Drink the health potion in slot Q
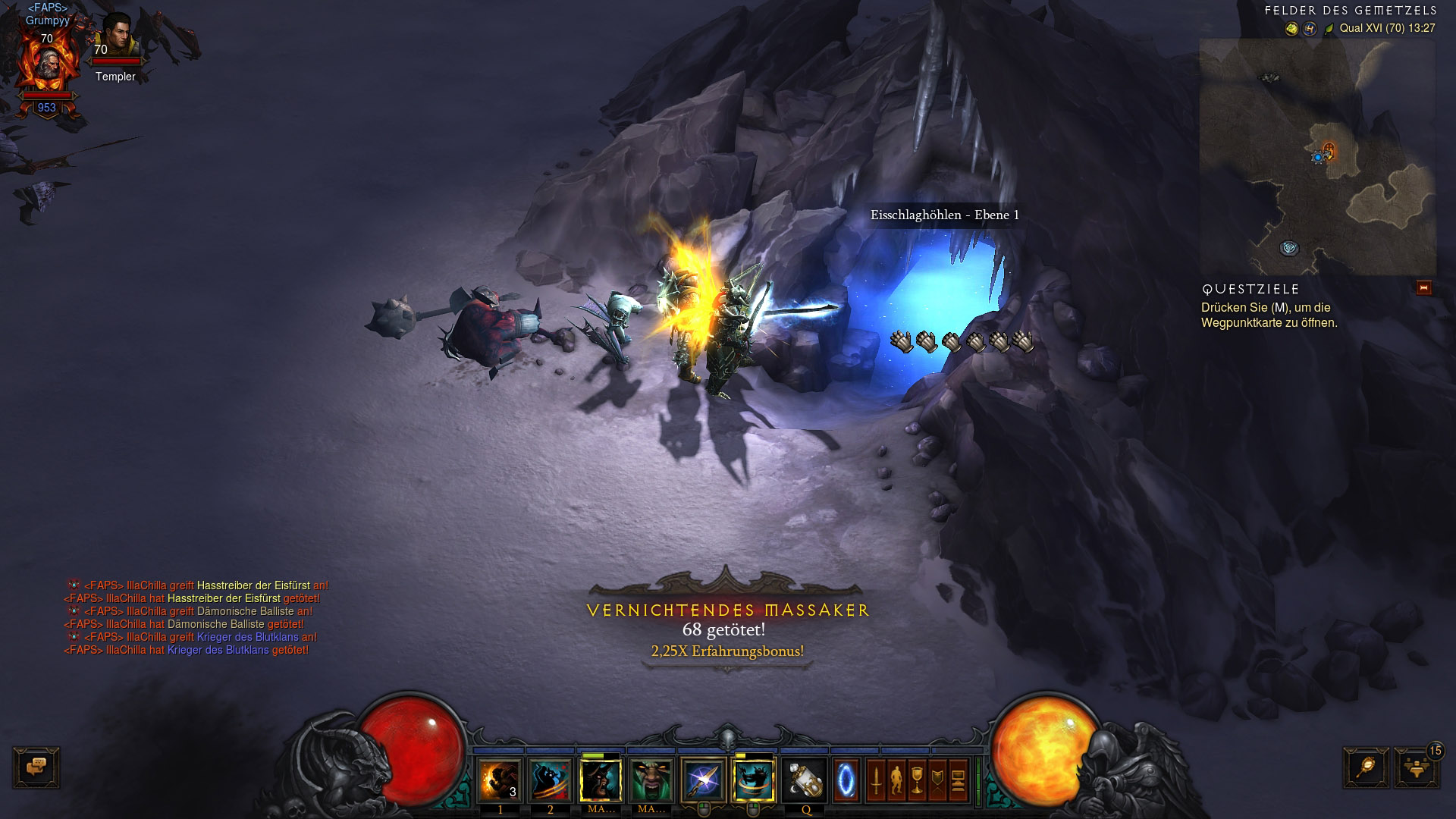The image size is (1456, 819). [805, 780]
